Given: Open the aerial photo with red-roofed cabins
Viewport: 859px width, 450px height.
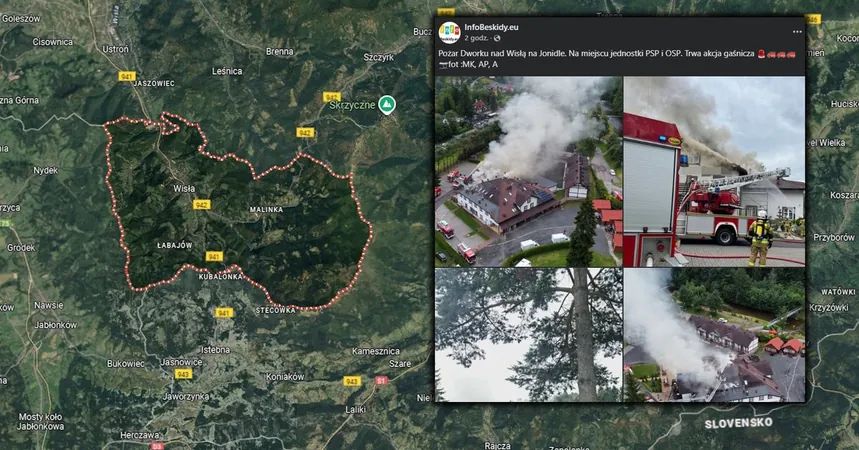Looking at the screenshot, I should [x=714, y=335].
